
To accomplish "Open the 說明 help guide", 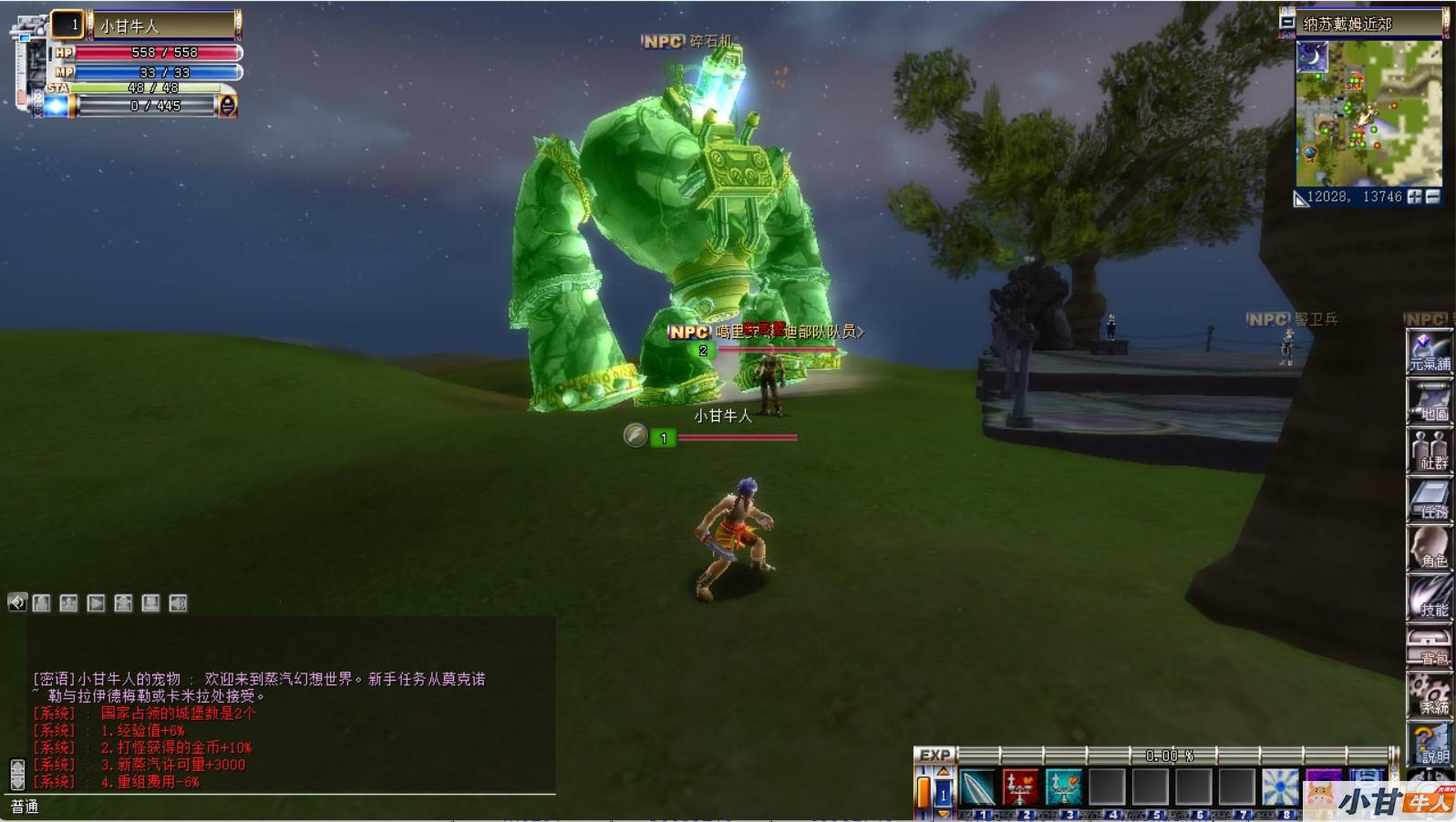I will [1429, 744].
